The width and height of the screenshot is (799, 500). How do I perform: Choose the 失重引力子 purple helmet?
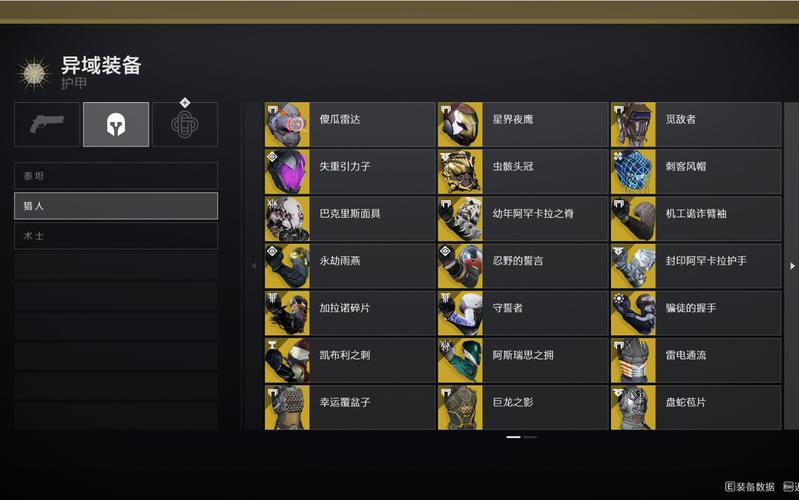click(349, 172)
